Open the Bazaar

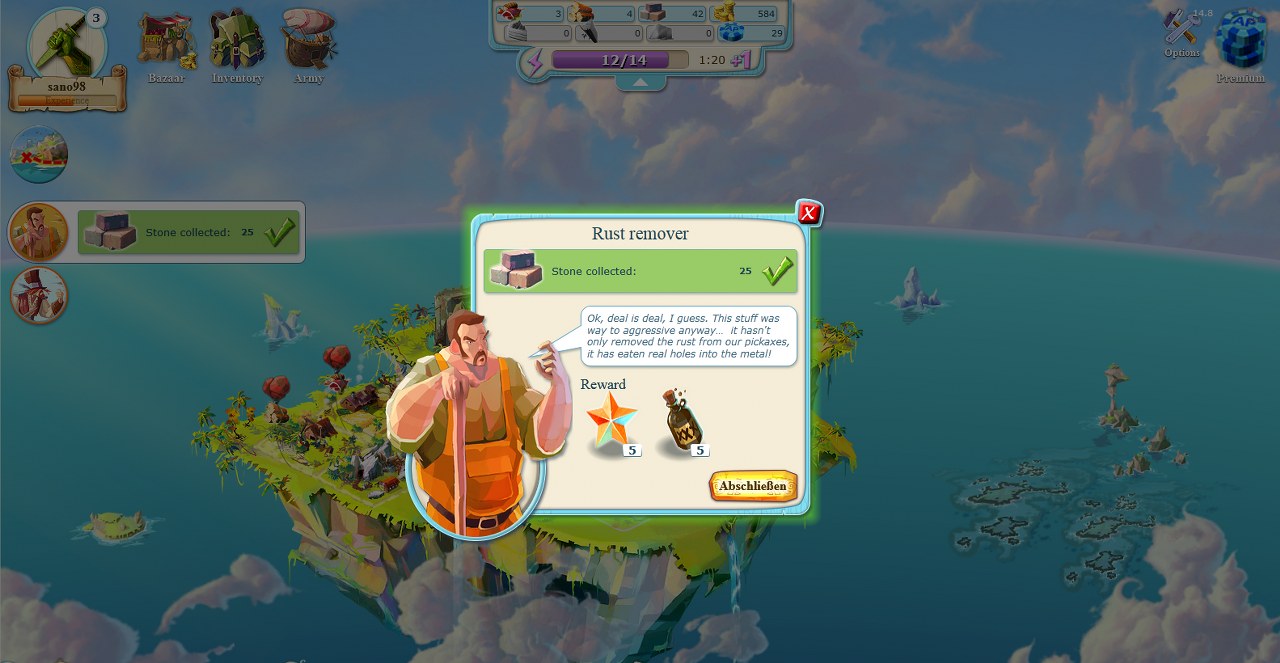[x=166, y=44]
